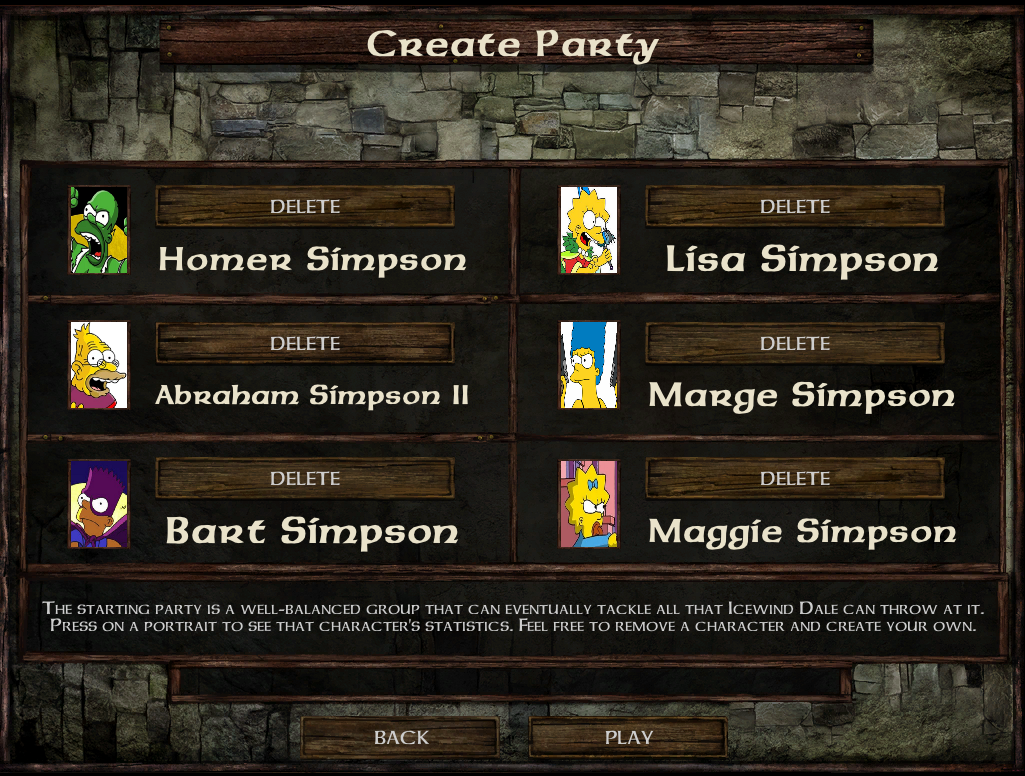Delete Homer Simpson from the party
Viewport: 1025px width, 776px height.
(305, 207)
